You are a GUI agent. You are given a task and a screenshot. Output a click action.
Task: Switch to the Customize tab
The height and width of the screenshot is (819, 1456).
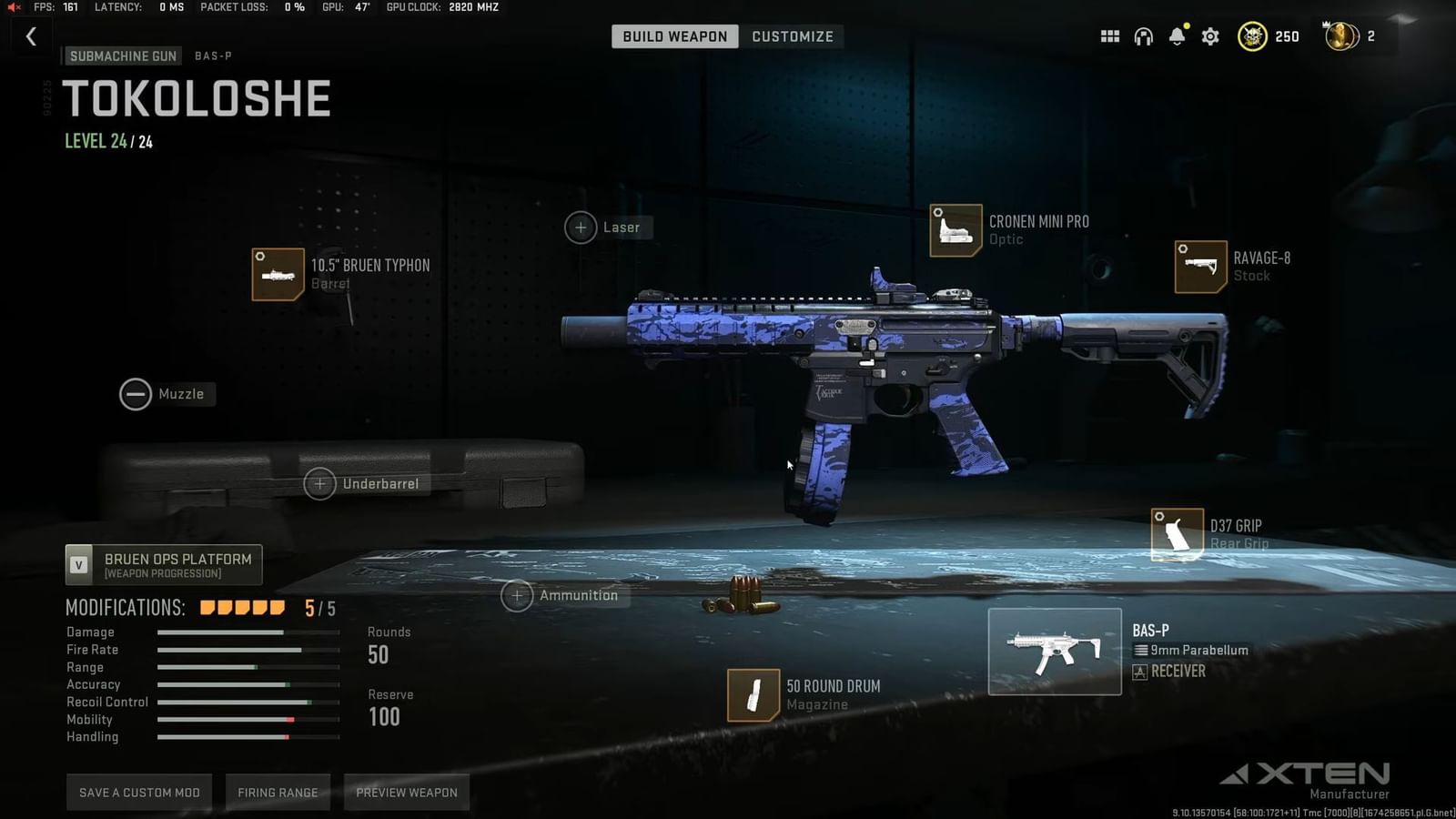pyautogui.click(x=792, y=36)
